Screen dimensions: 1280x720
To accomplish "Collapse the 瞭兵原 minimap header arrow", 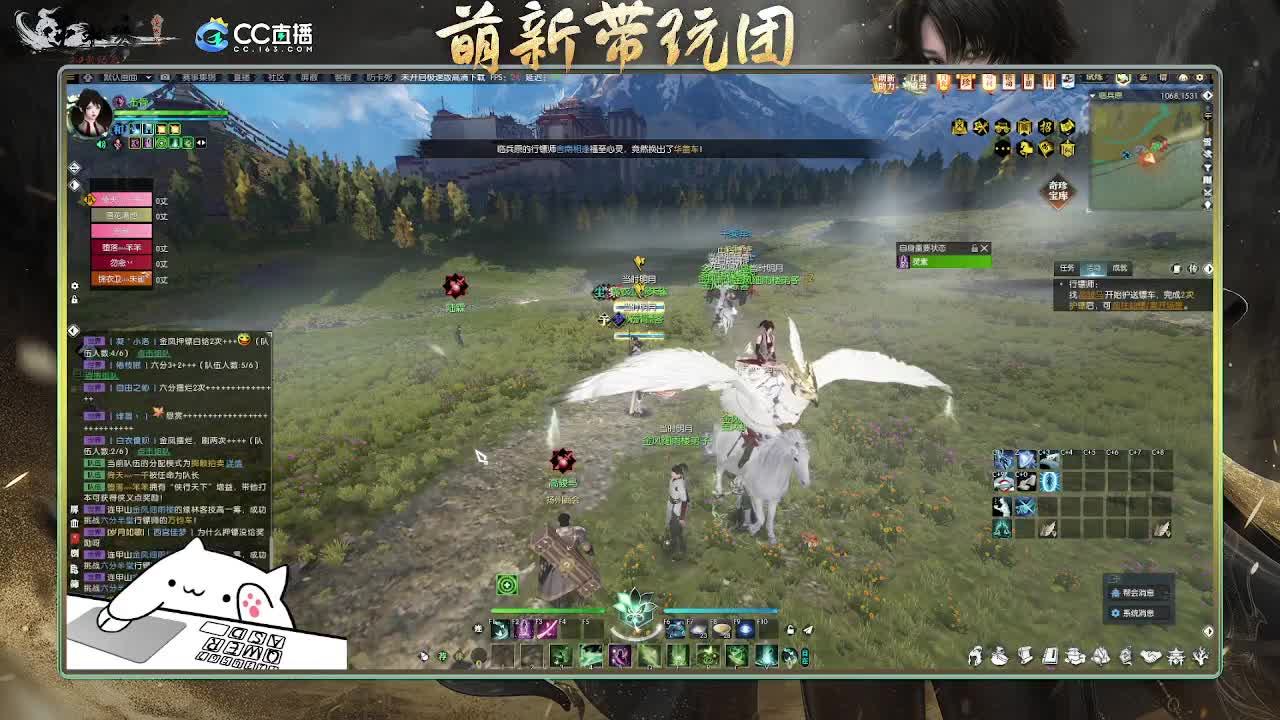I will [1093, 94].
